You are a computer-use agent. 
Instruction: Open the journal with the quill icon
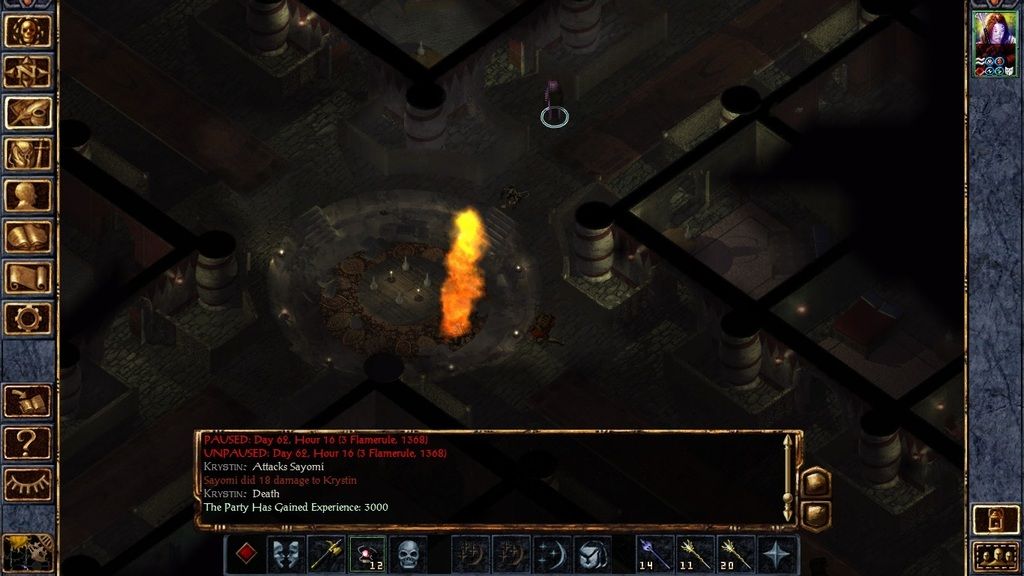tap(28, 112)
